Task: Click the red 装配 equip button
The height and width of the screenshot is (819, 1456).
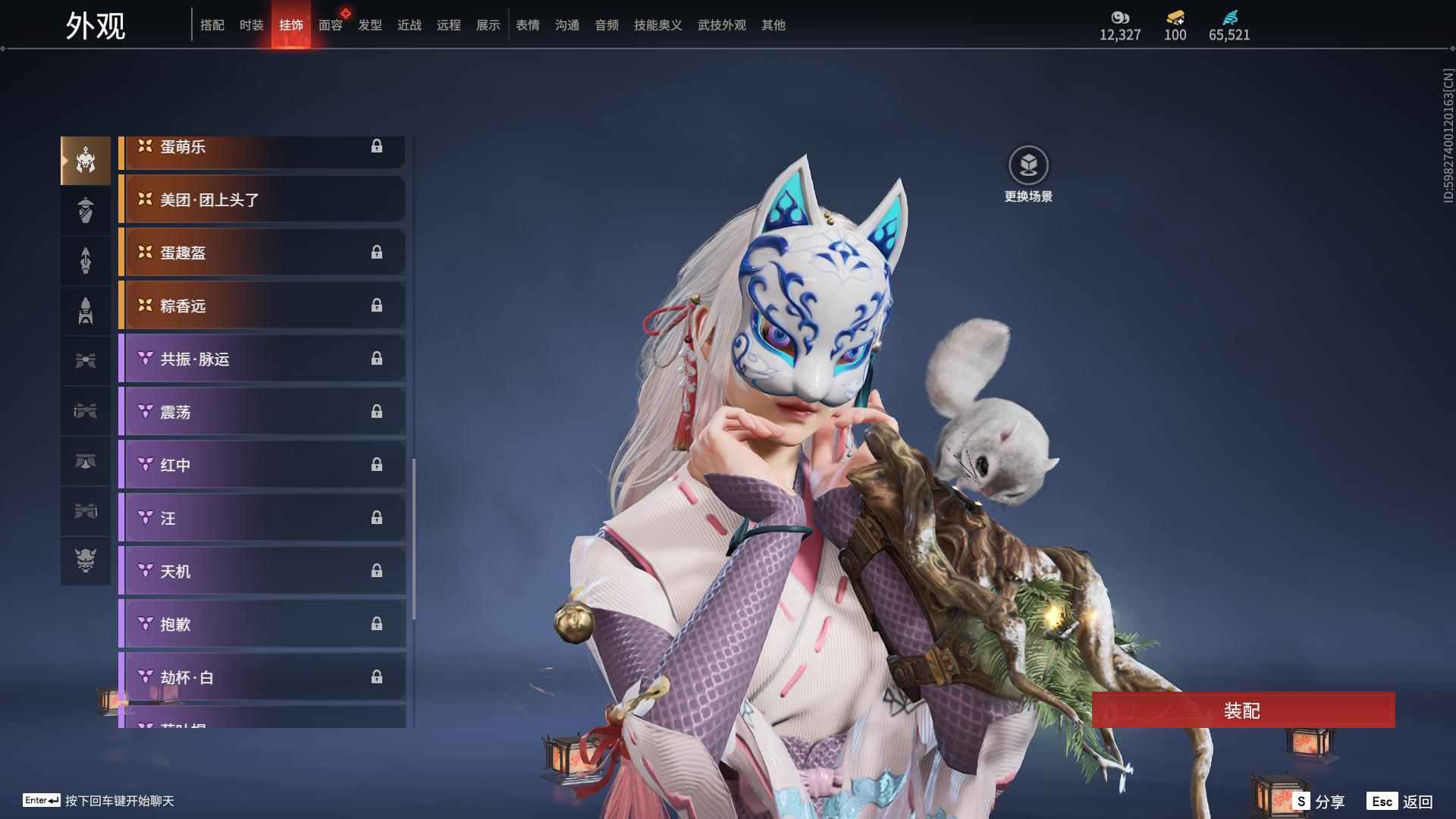Action: [x=1243, y=711]
